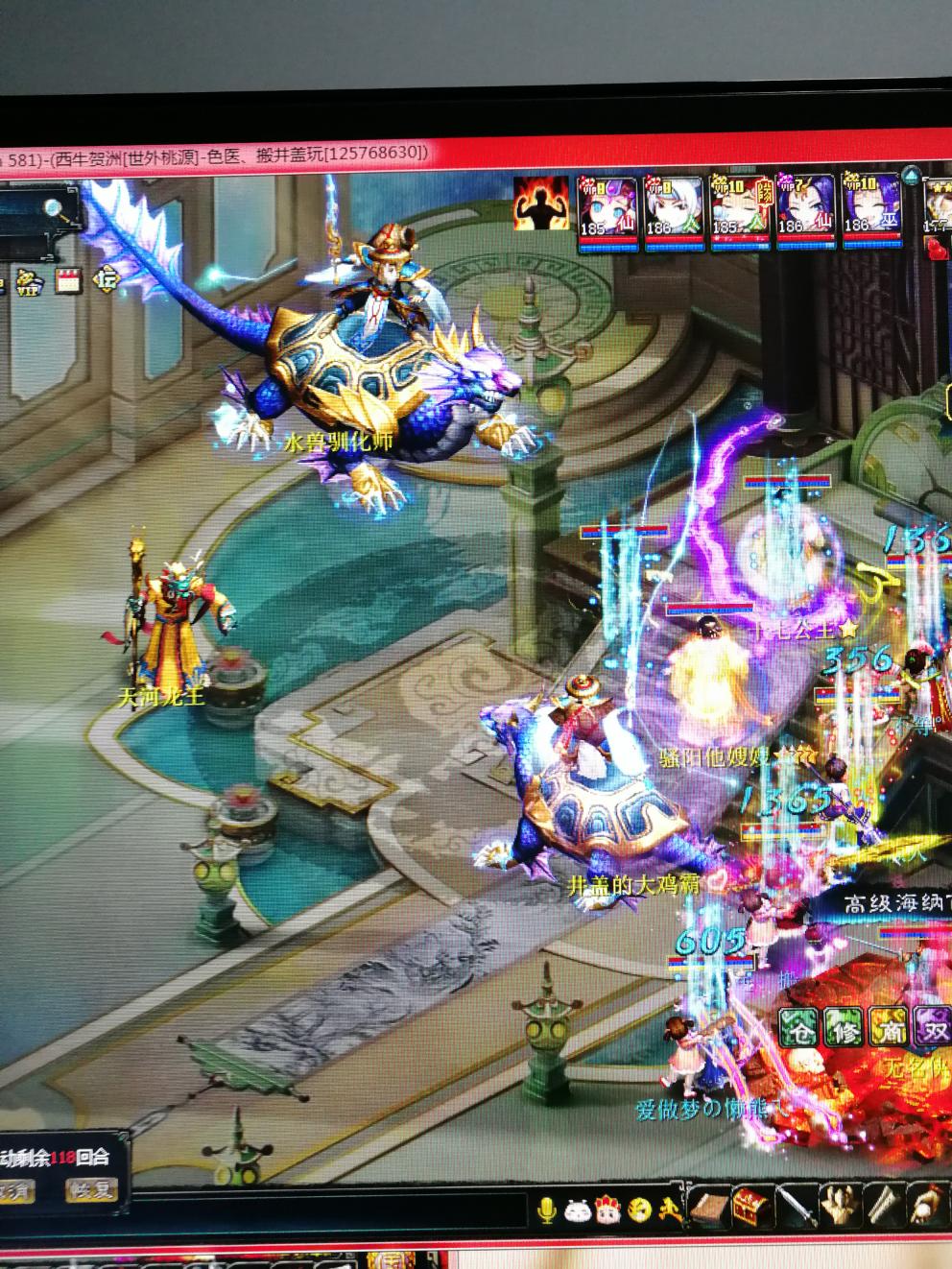Collapse the party bar with the teal arrow
952x1269 pixels.
(x=910, y=176)
